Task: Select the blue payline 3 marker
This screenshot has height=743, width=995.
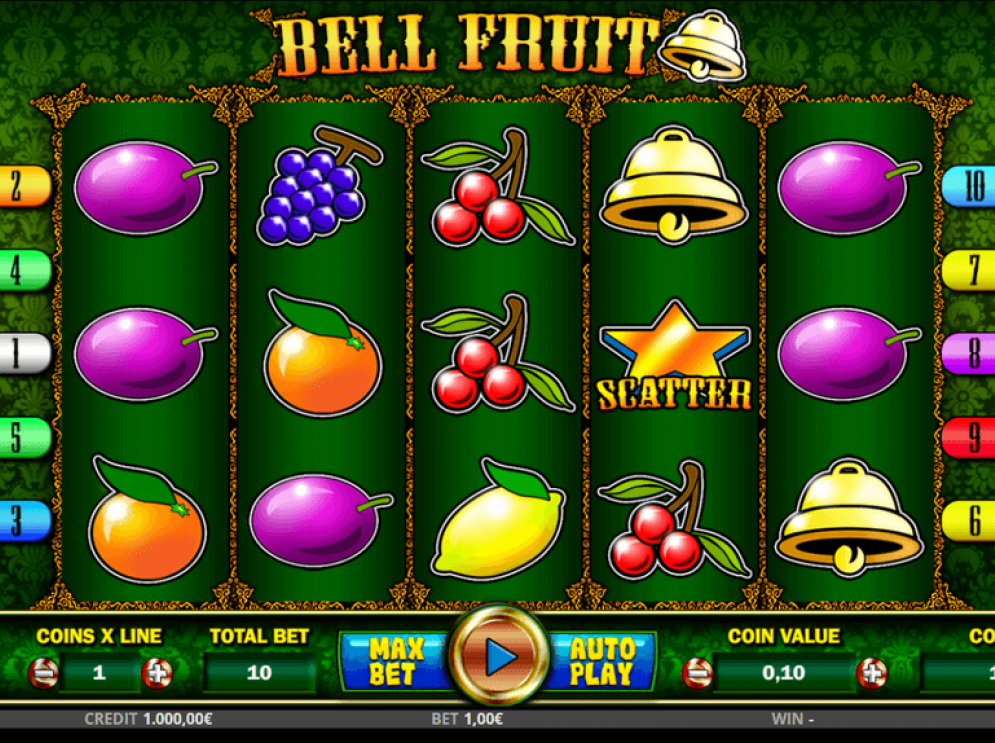Action: pyautogui.click(x=24, y=520)
